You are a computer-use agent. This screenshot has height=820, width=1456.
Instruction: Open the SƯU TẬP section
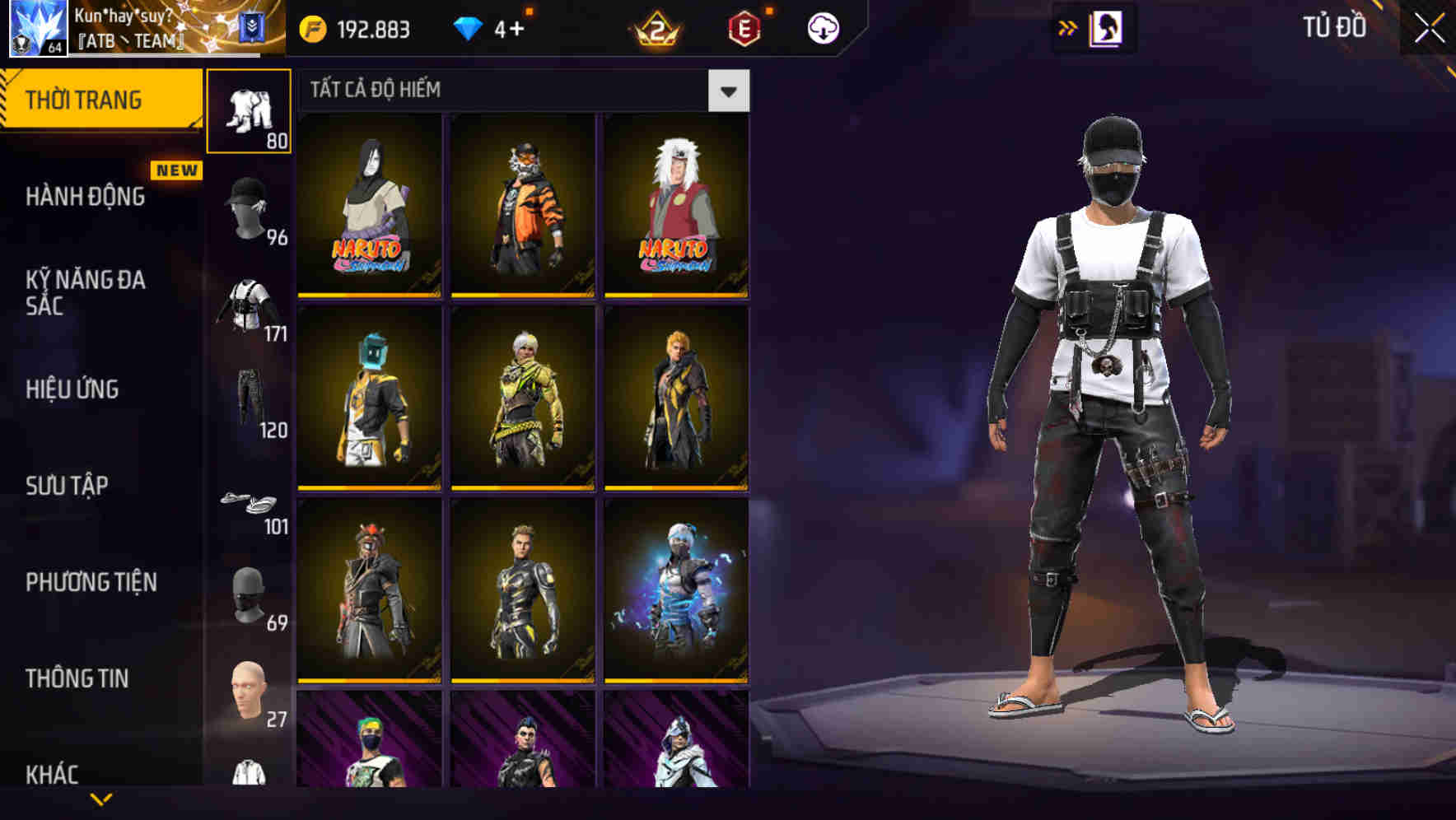click(66, 486)
